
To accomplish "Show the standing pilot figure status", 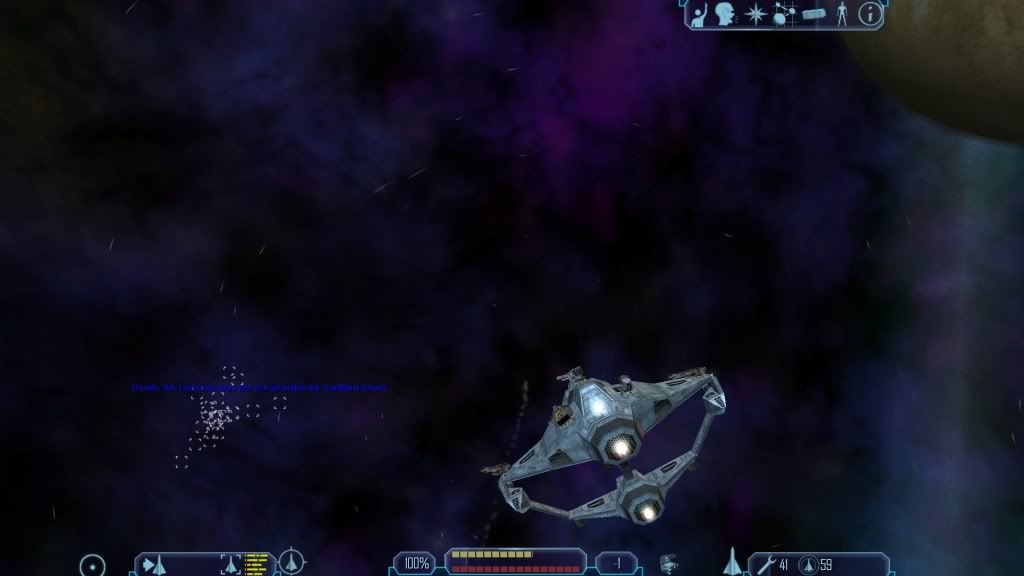I will coord(842,14).
